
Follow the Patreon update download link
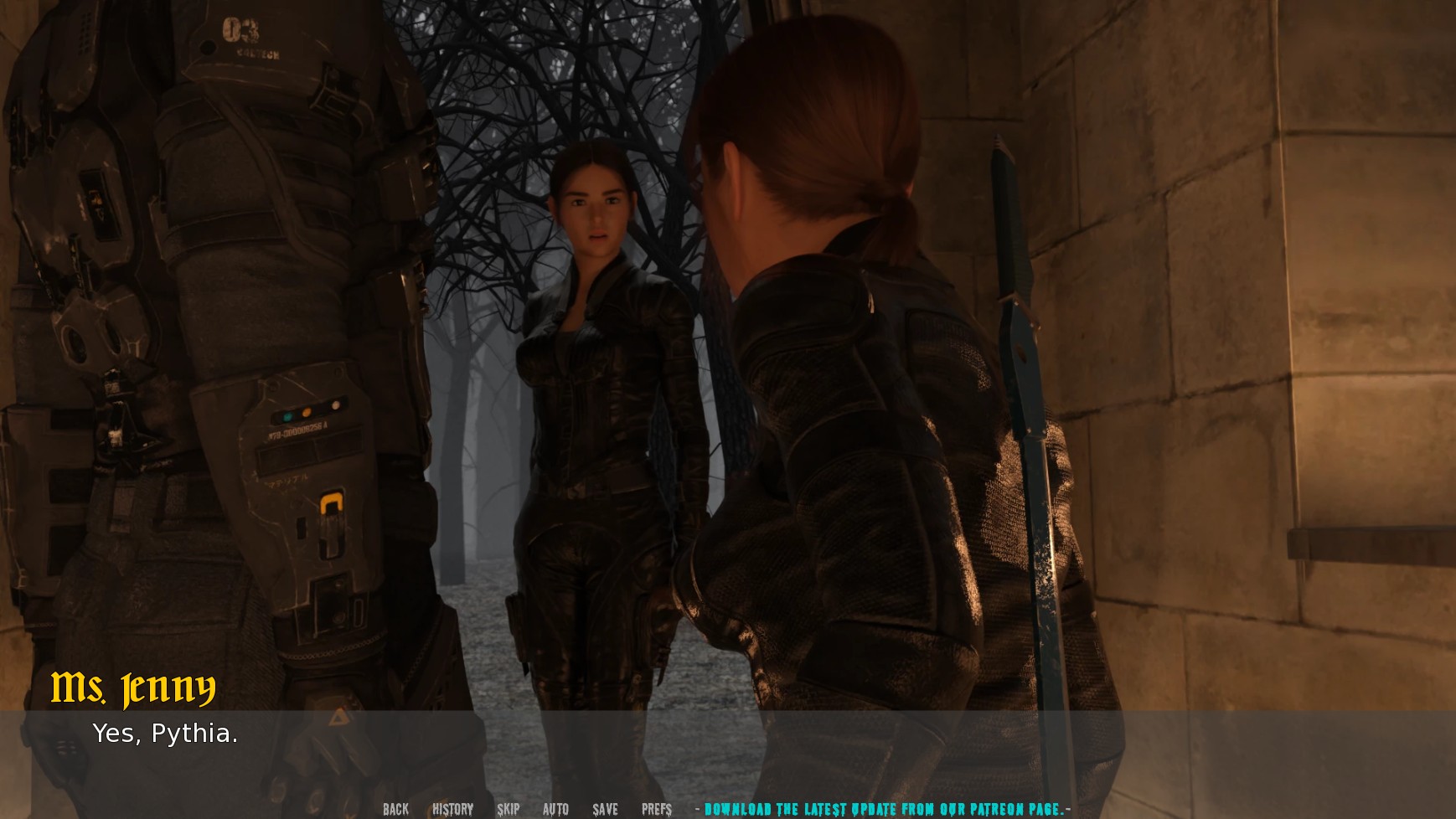click(884, 809)
